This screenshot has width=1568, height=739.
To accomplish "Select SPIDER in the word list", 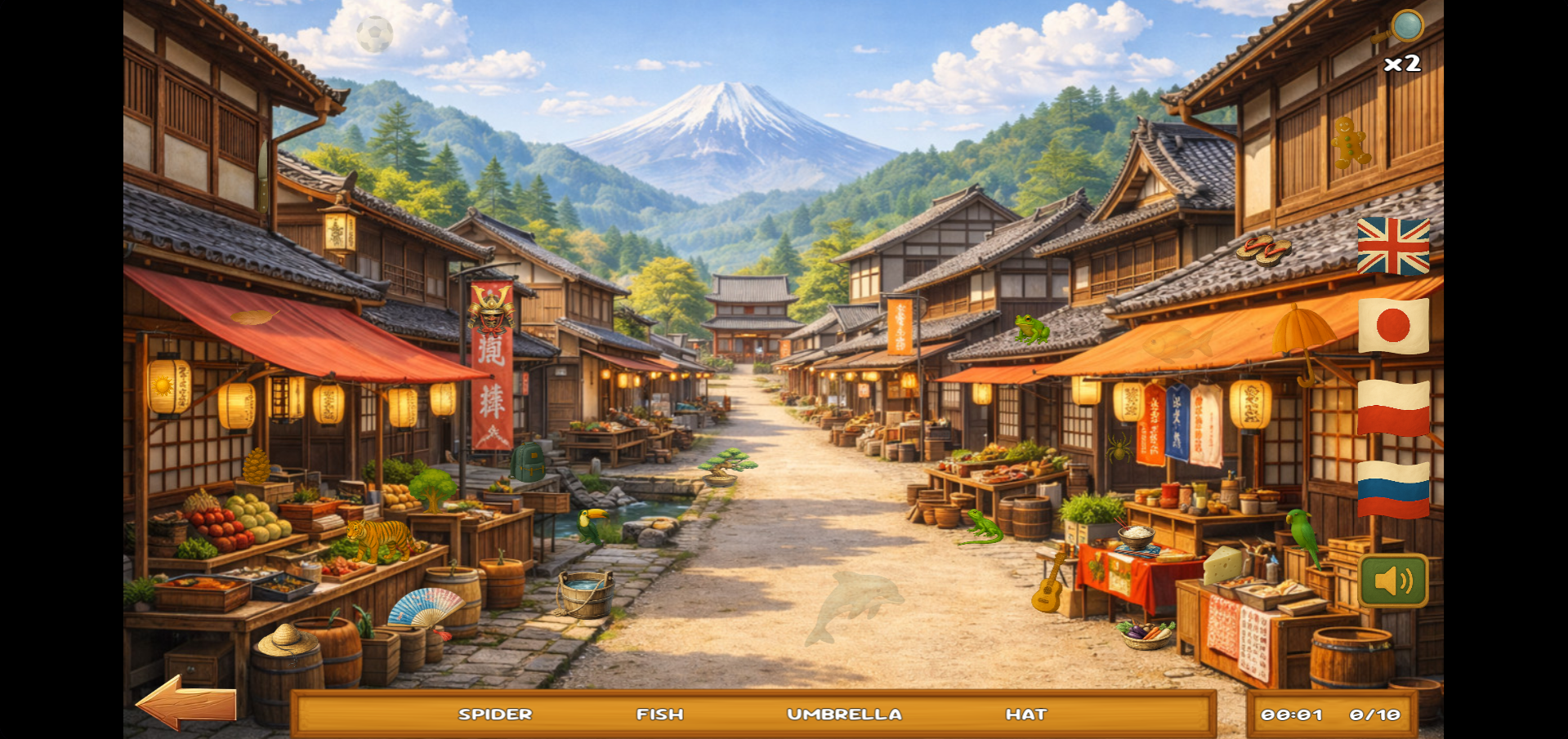I will pyautogui.click(x=495, y=713).
